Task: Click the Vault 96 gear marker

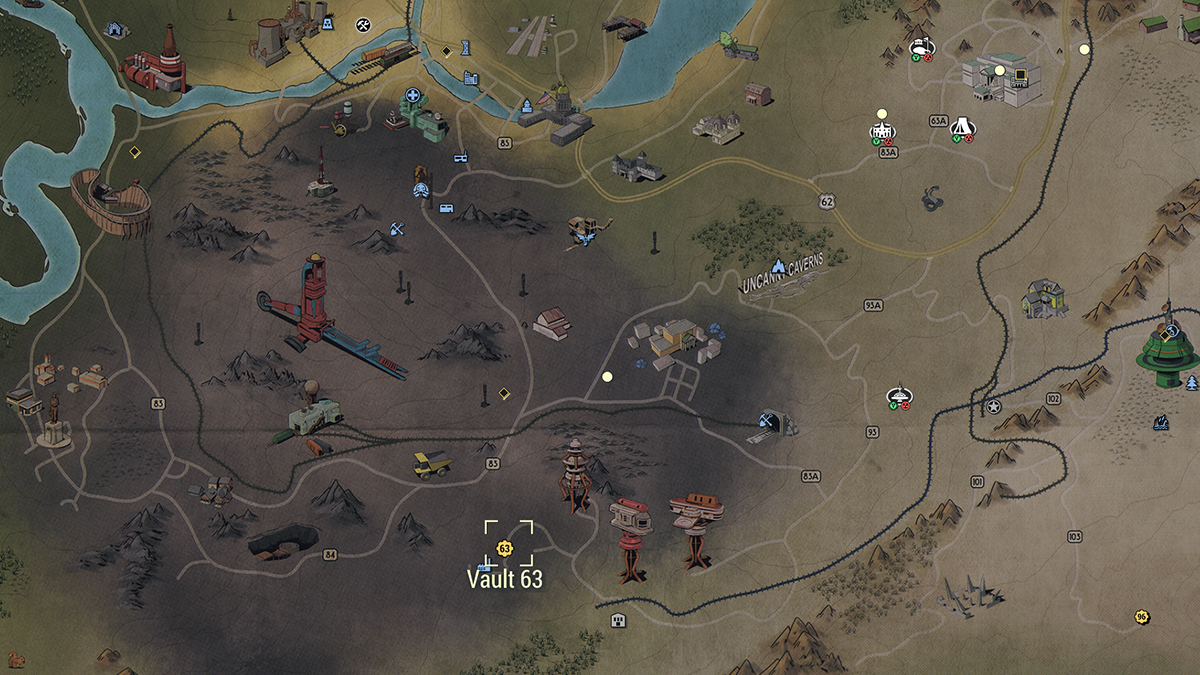Action: 1140,617
